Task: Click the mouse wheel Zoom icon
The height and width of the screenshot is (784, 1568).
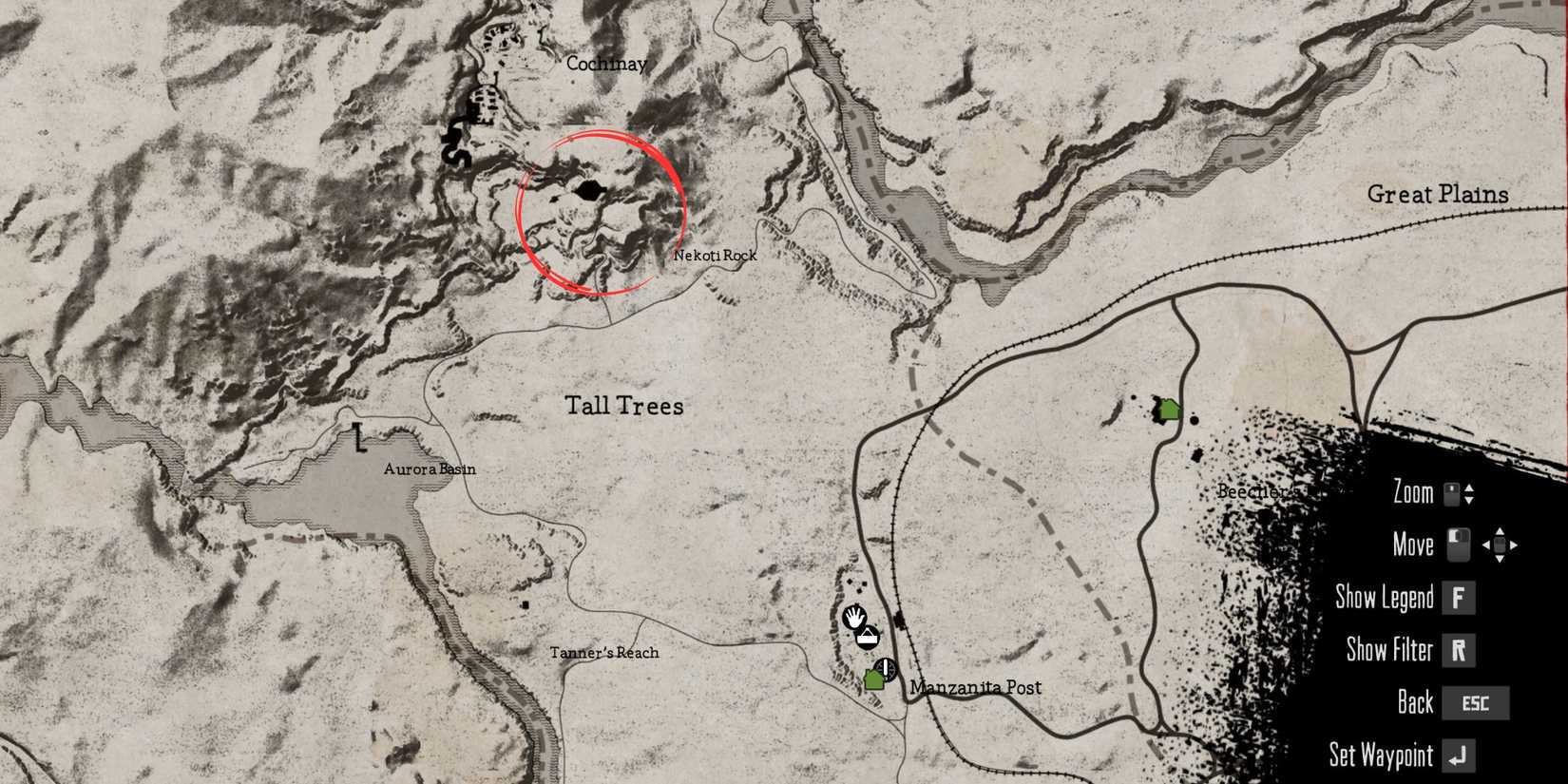Action: [1451, 493]
